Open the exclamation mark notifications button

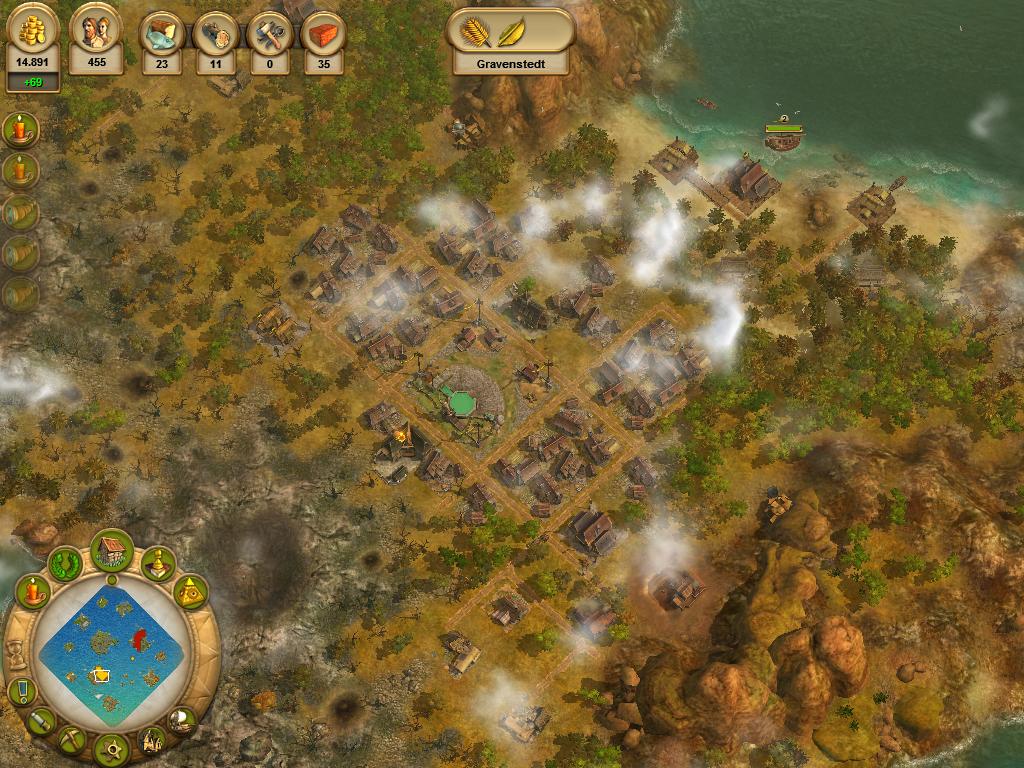pyautogui.click(x=21, y=691)
